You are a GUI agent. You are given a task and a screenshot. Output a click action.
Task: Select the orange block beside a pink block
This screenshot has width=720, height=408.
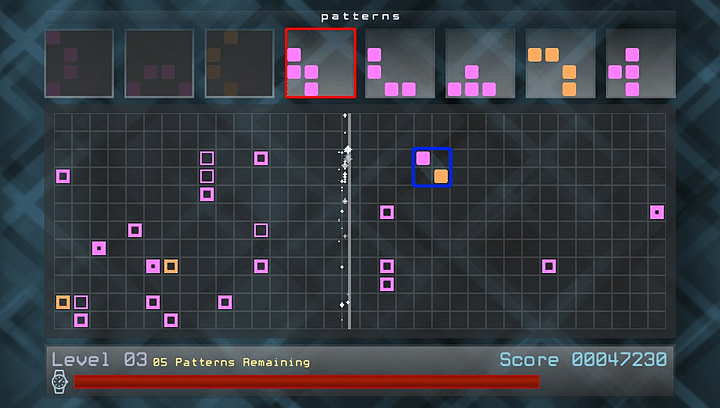click(x=171, y=266)
